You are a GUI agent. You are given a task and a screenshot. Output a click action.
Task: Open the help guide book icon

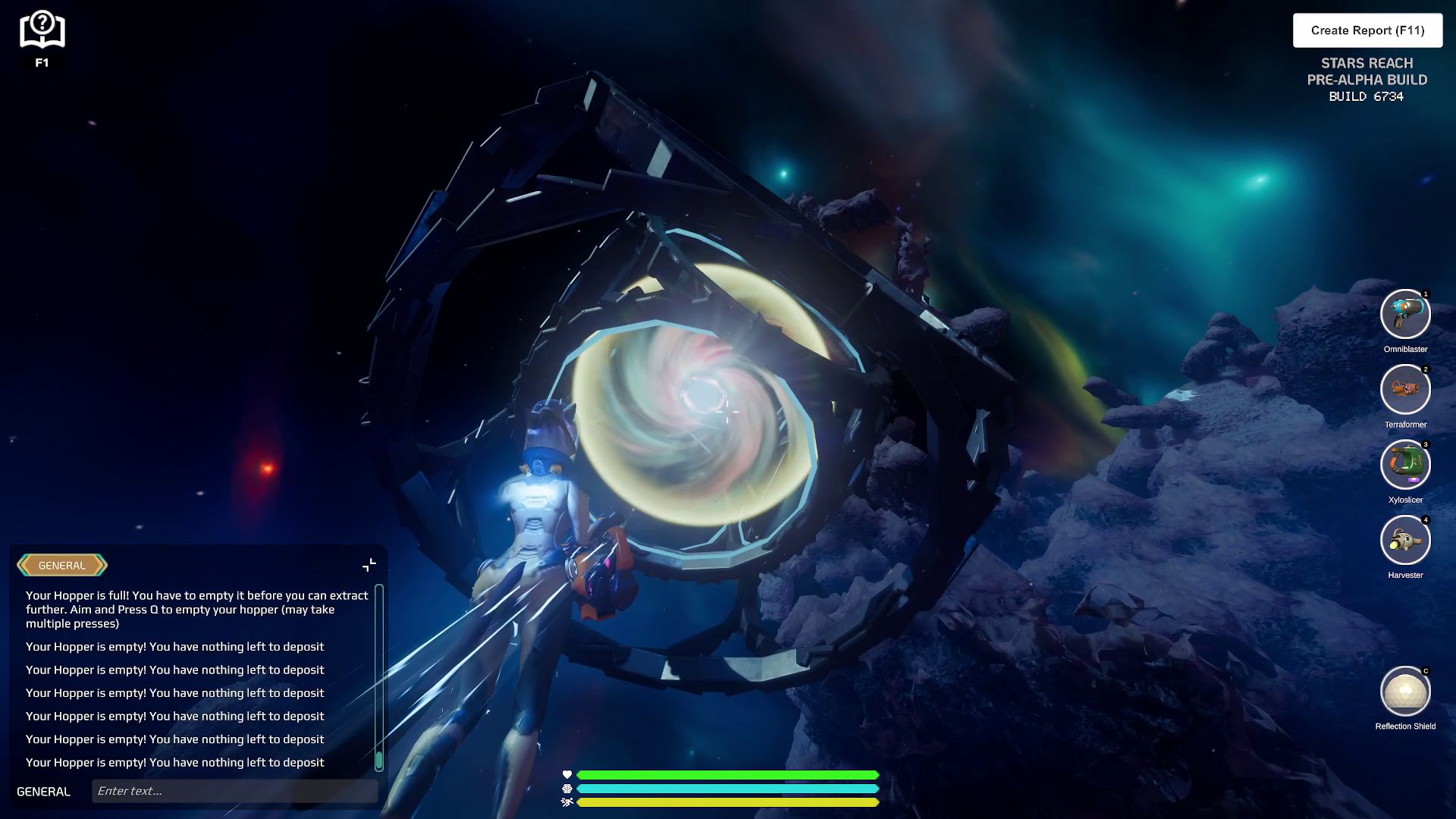coord(42,31)
